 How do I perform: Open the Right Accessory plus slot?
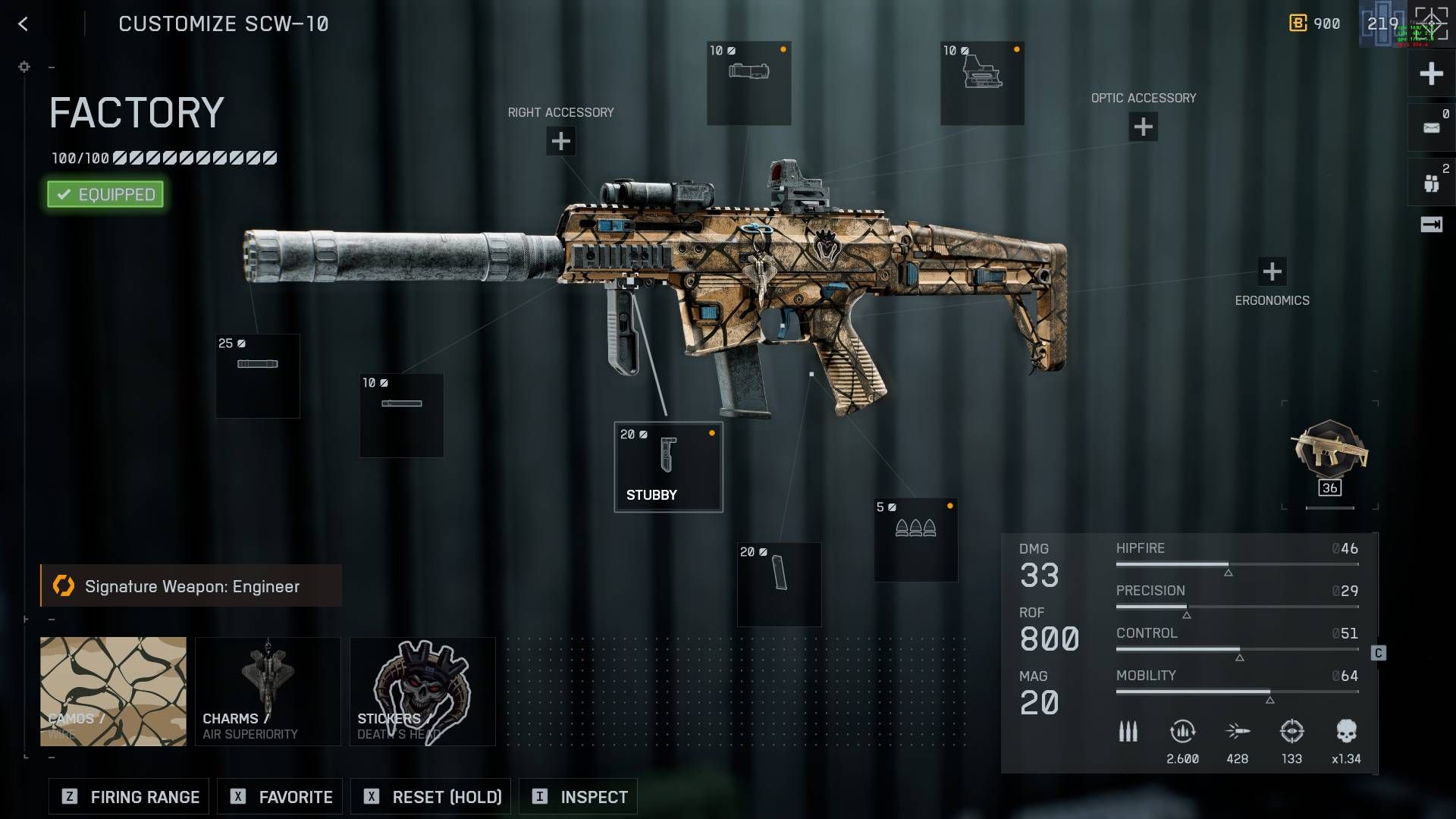(x=560, y=140)
